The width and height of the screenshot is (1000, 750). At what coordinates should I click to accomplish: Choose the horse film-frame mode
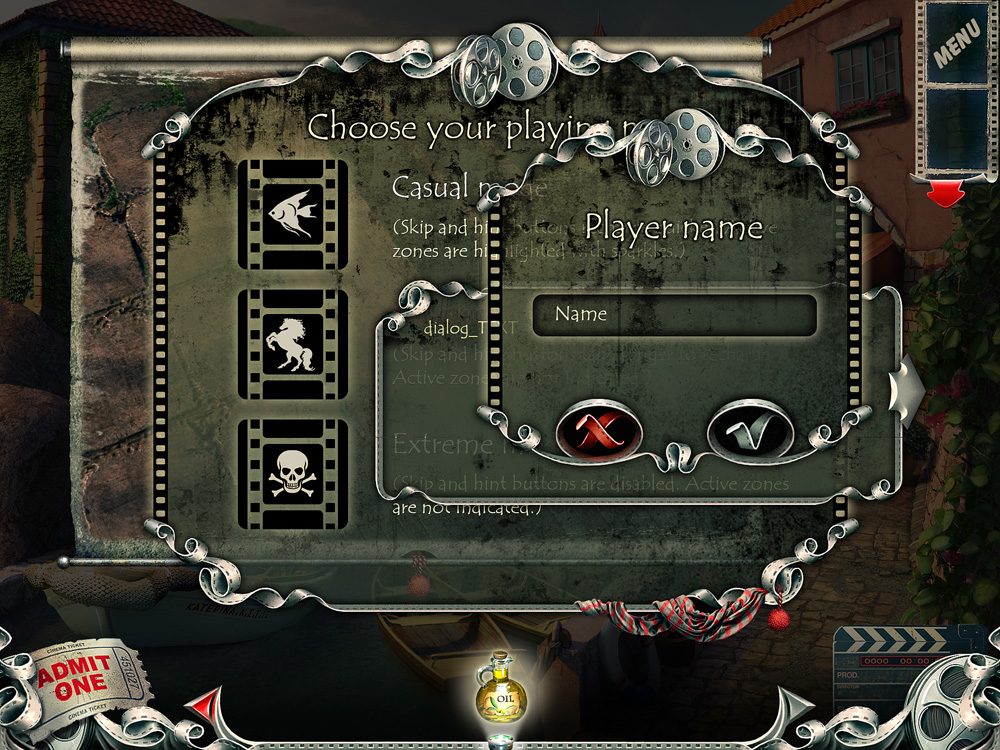click(293, 344)
